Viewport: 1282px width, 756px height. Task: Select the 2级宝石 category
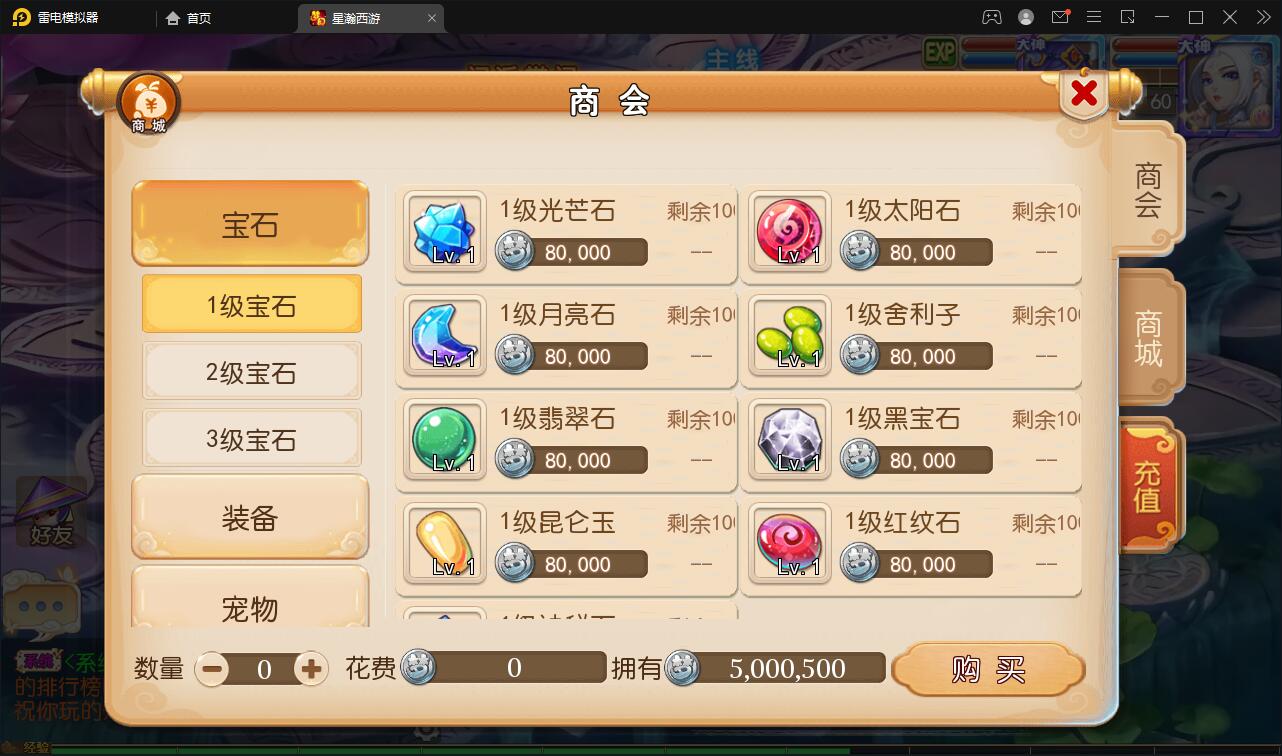(x=250, y=371)
